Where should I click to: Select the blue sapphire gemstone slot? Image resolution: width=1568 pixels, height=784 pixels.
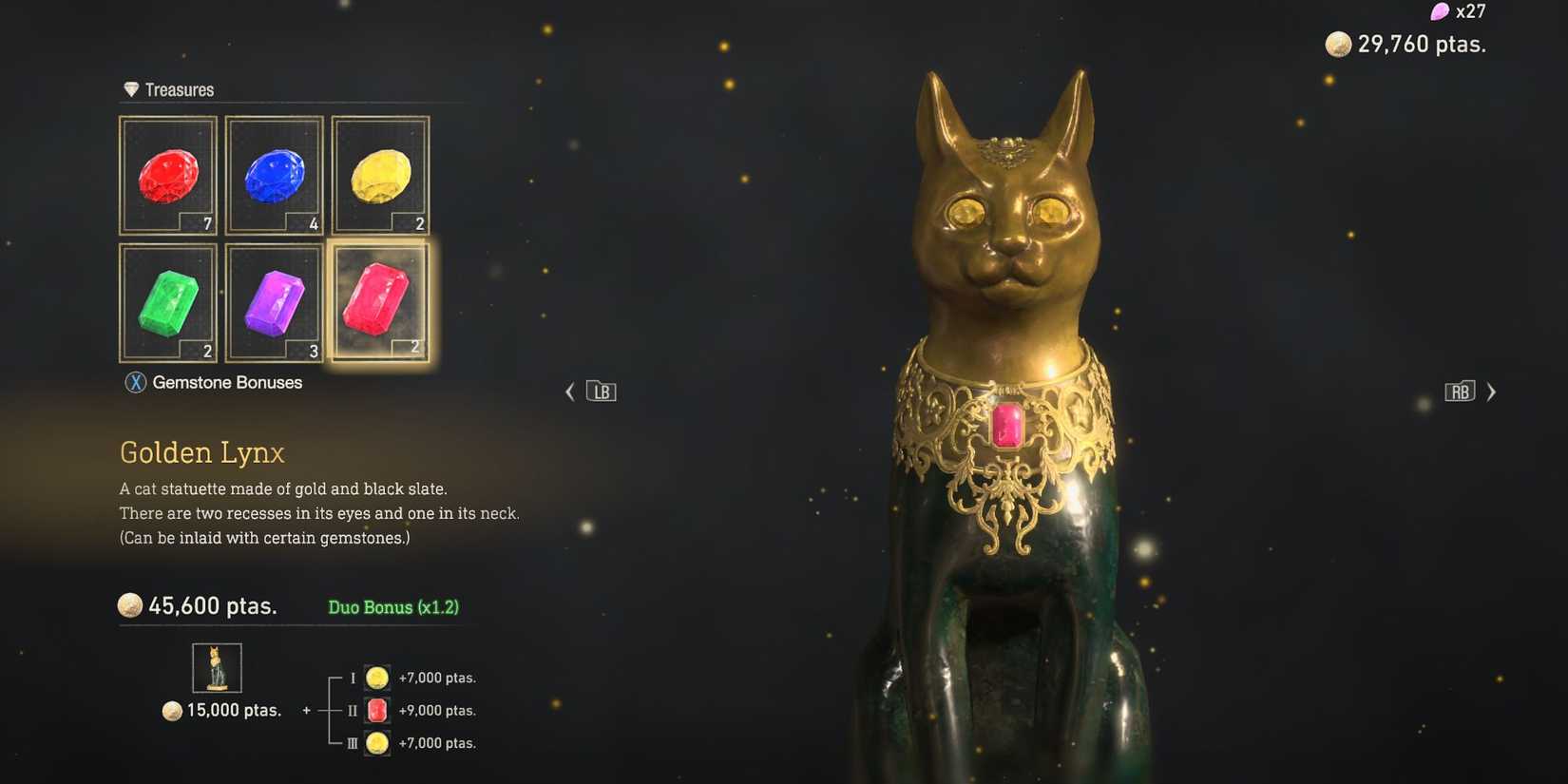[x=274, y=176]
